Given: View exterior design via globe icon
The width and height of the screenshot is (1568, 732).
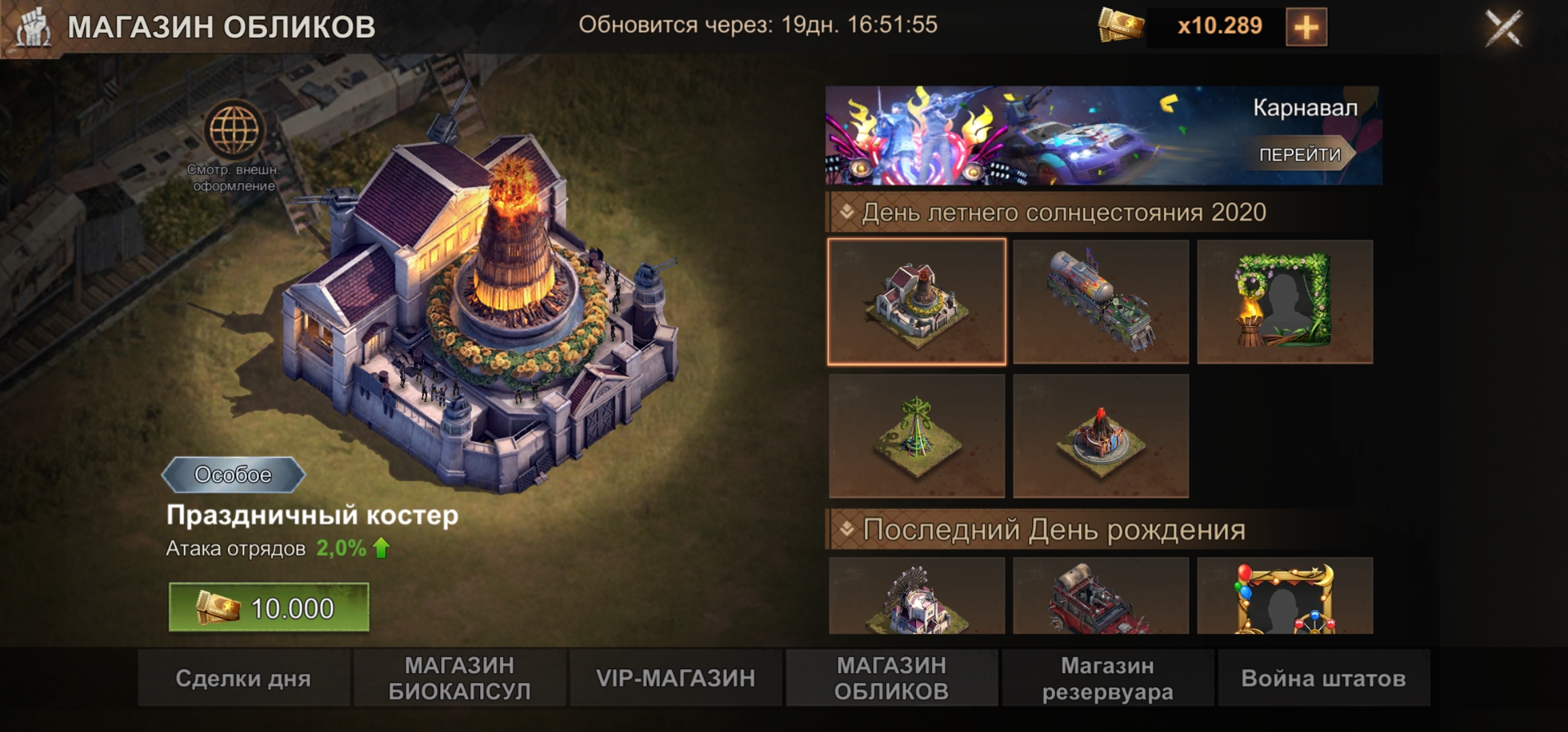Looking at the screenshot, I should pyautogui.click(x=234, y=130).
